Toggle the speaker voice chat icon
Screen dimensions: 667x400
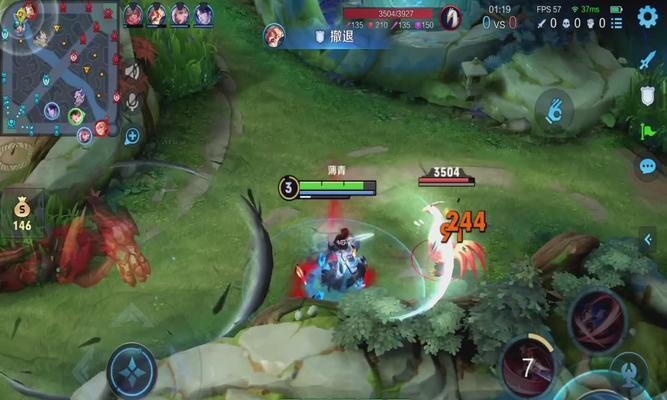click(x=131, y=72)
